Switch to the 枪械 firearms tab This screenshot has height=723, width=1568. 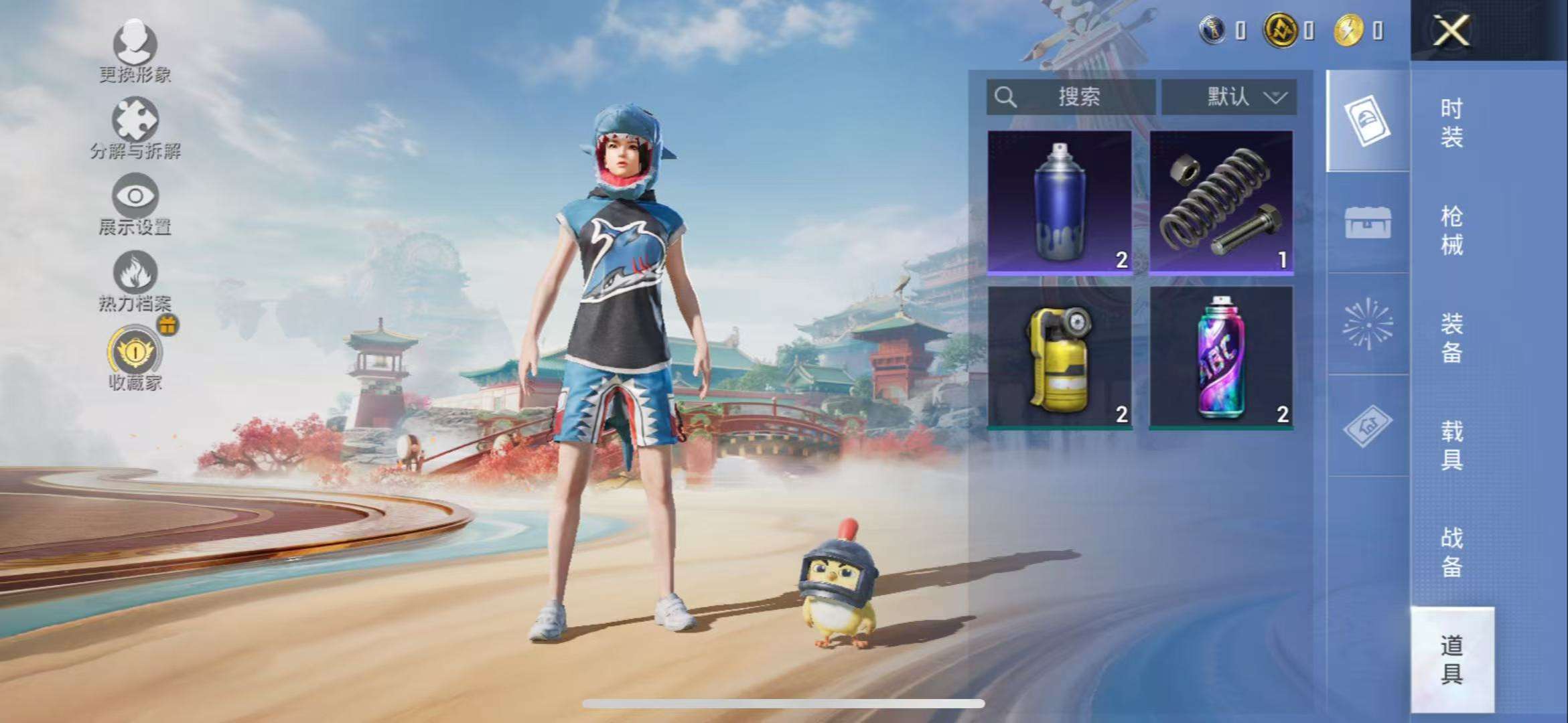pyautogui.click(x=1451, y=230)
